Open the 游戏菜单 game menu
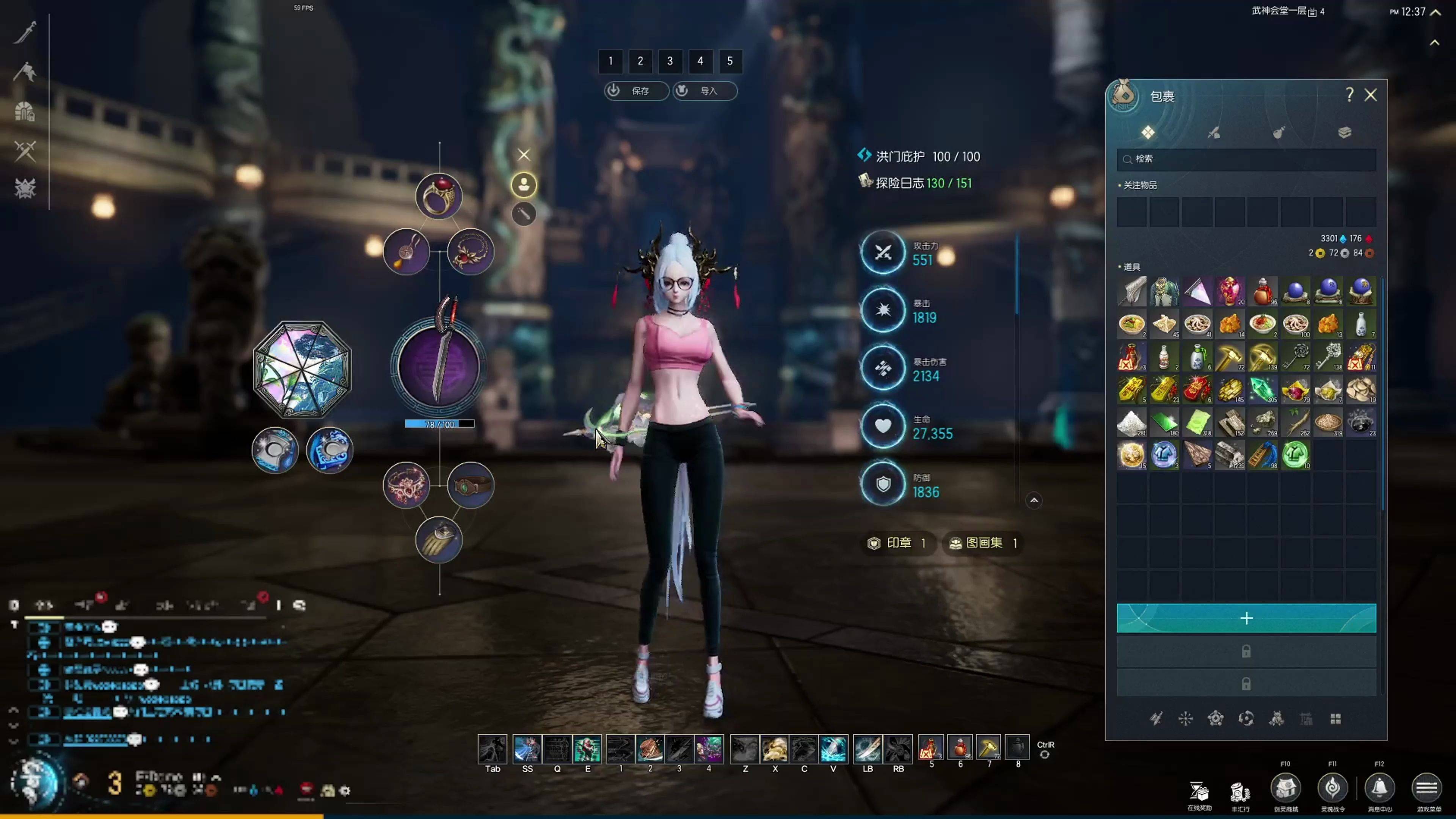1456x819 pixels. pyautogui.click(x=1426, y=789)
